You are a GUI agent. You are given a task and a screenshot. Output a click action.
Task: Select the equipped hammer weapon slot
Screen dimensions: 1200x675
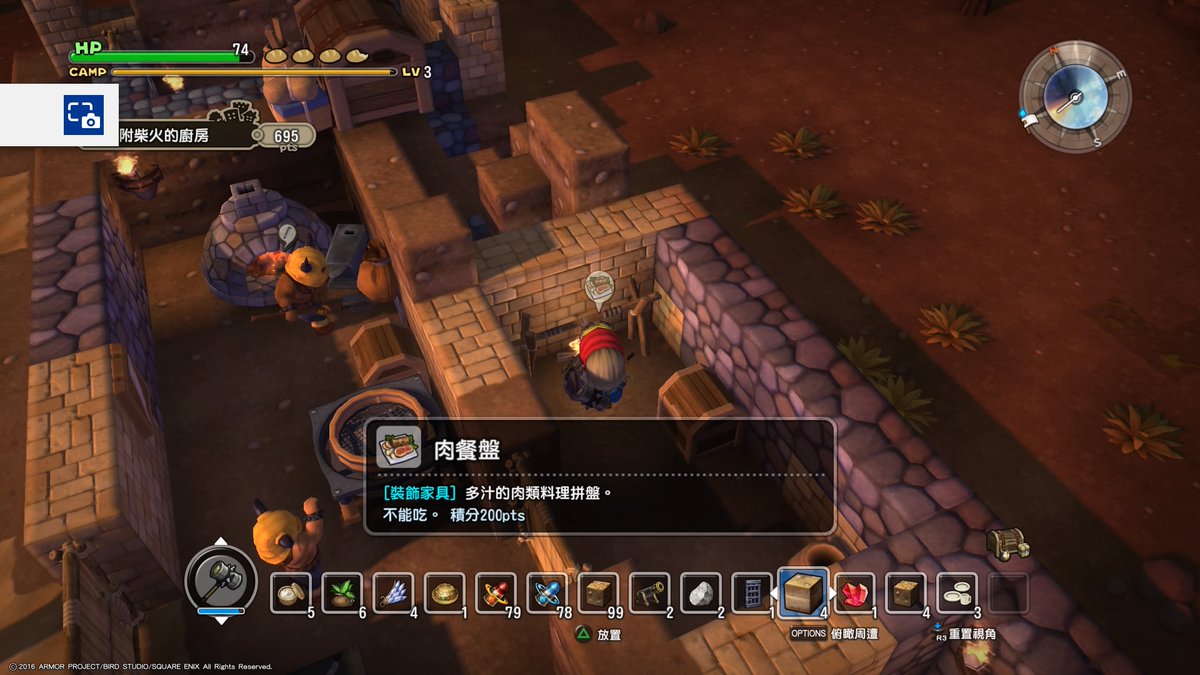click(221, 577)
